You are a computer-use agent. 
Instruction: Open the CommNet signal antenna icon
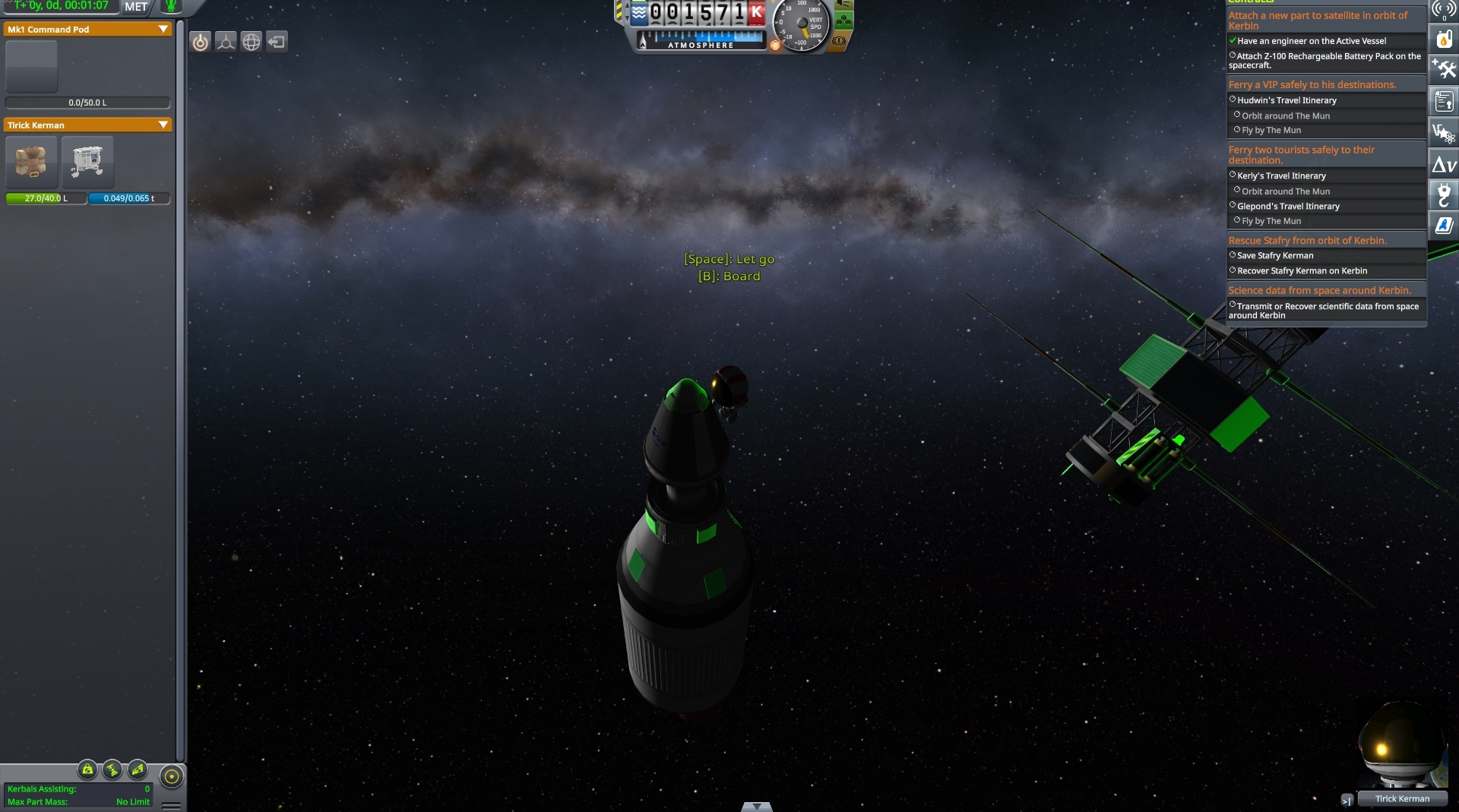(1444, 9)
